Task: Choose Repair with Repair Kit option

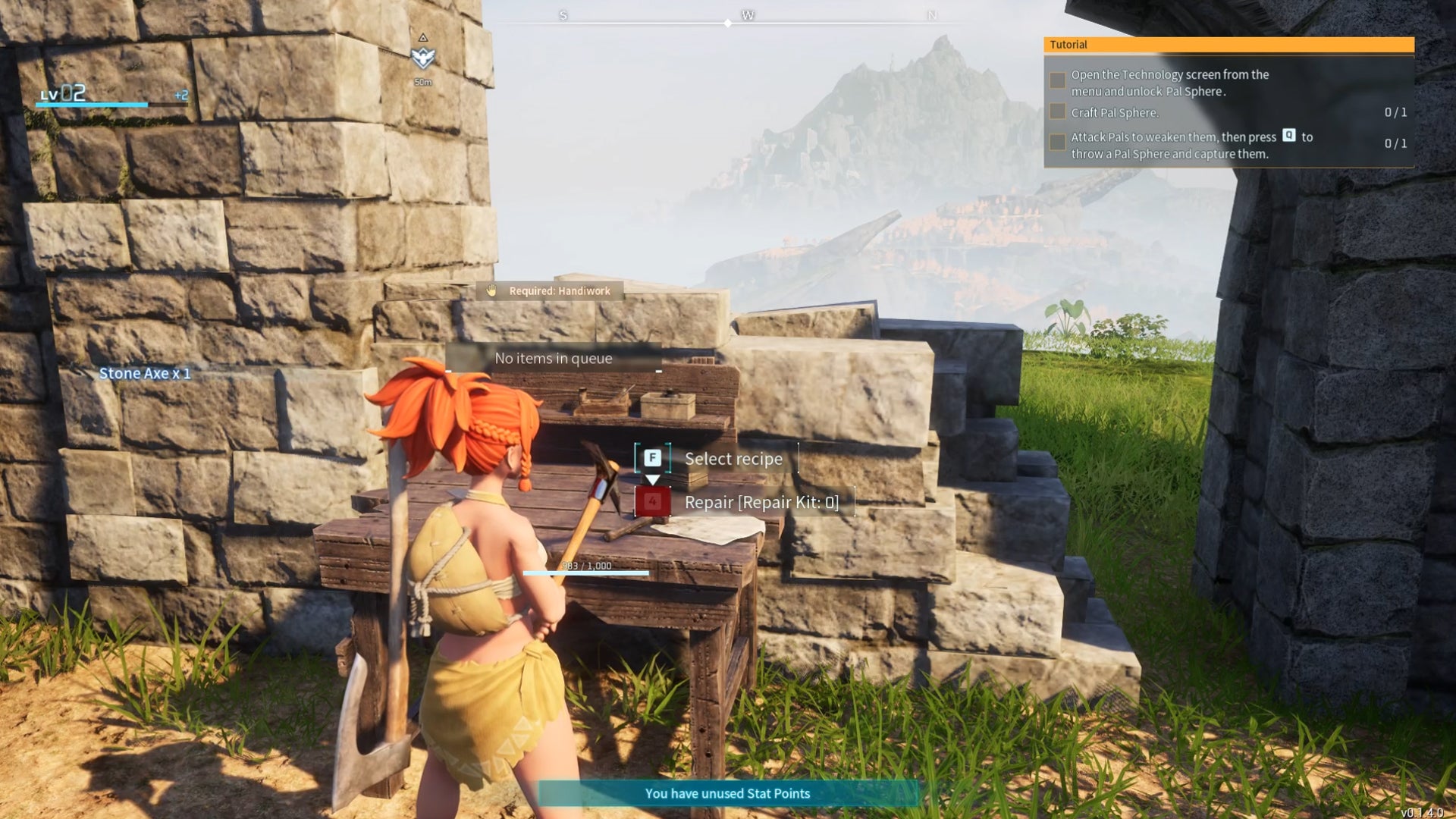Action: coord(761,502)
